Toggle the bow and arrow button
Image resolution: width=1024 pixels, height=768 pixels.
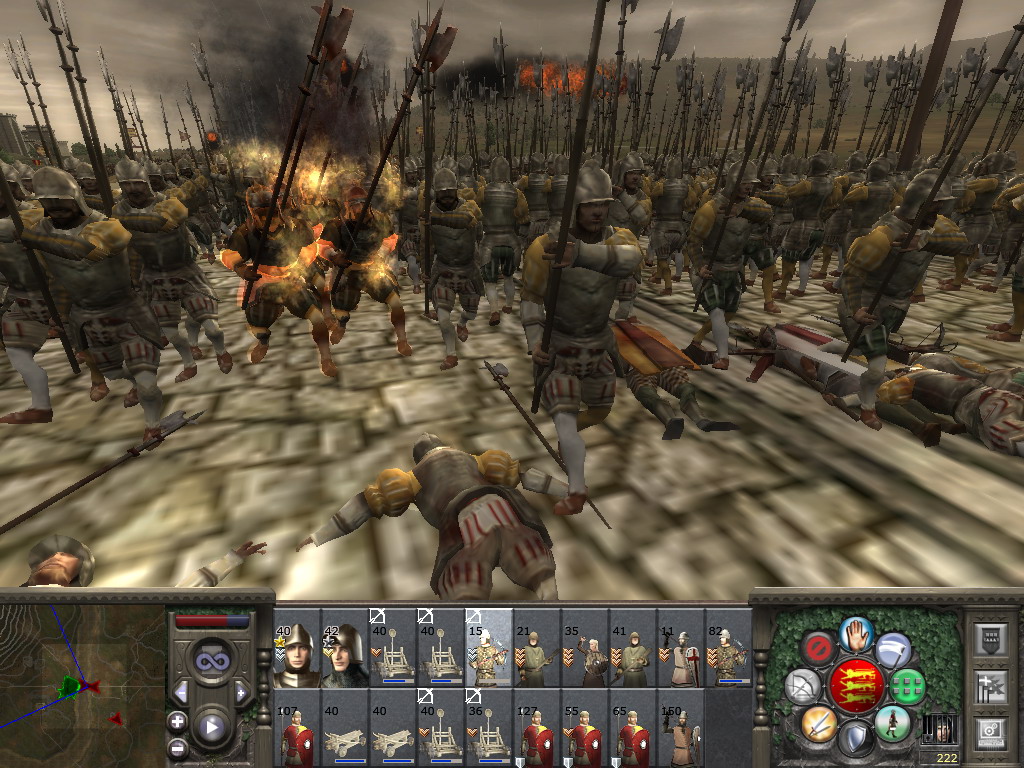click(x=803, y=686)
